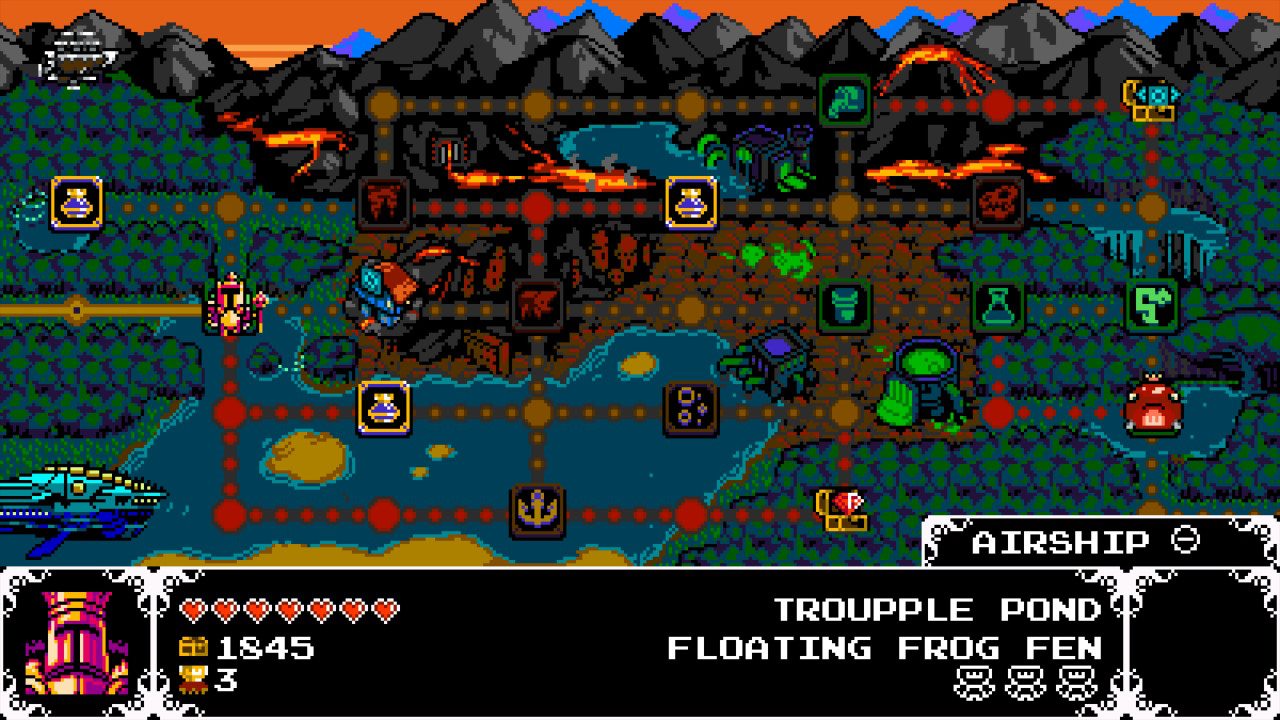Choose the bubbles stage tile
This screenshot has width=1280, height=720.
pos(691,409)
